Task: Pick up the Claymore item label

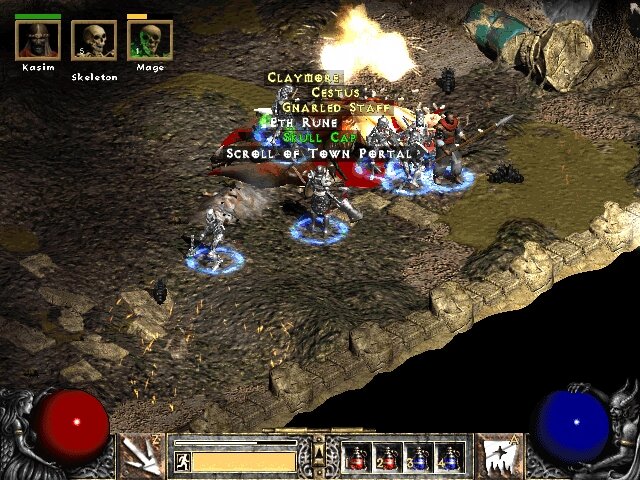Action: [304, 78]
